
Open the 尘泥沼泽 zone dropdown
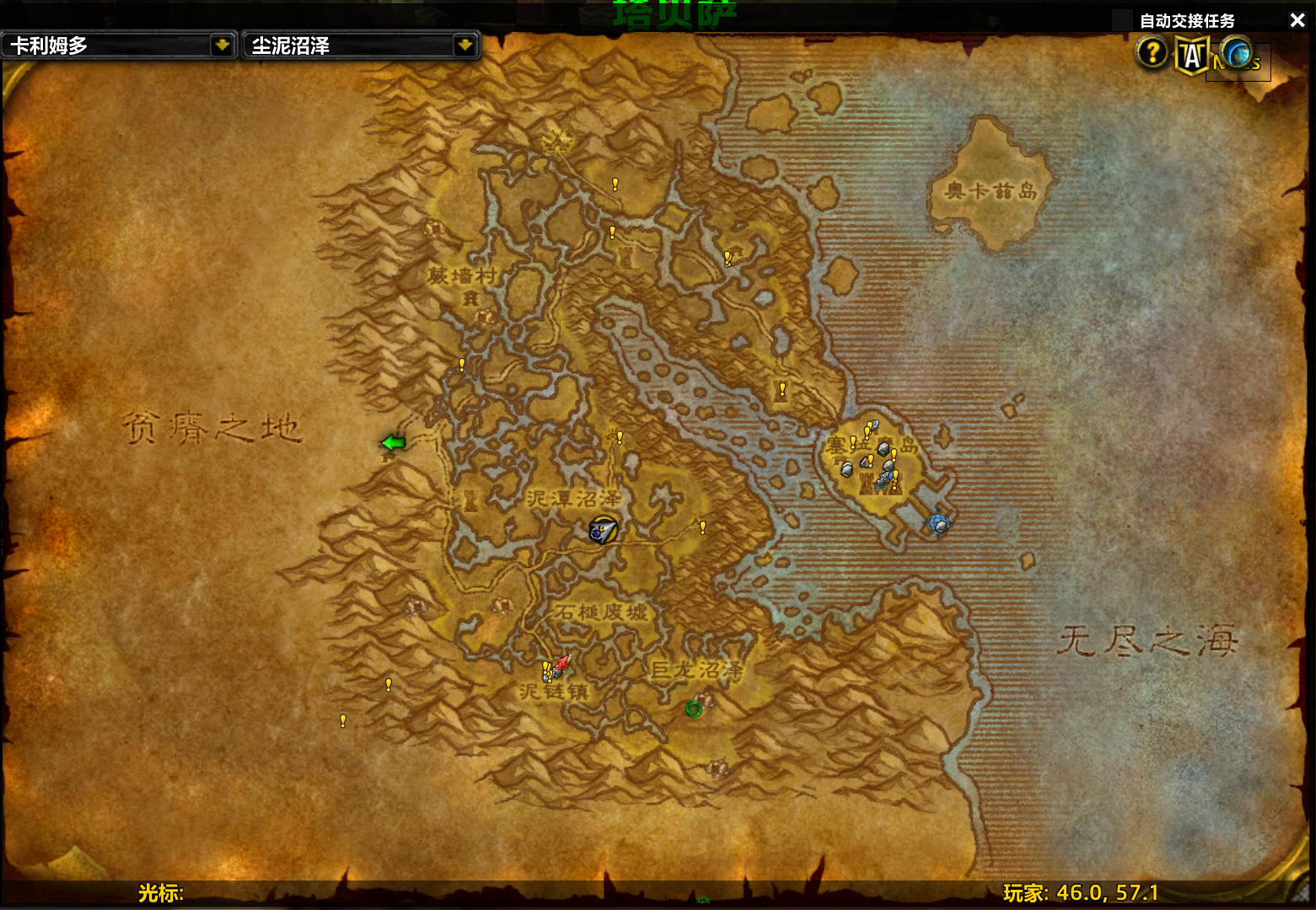click(x=464, y=45)
